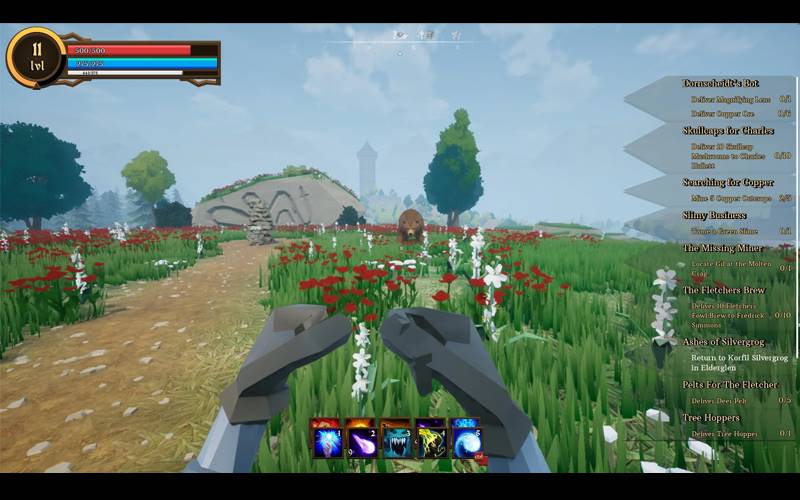Select the Dornscheidt's Bot quest entry
This screenshot has height=500, width=800.
pyautogui.click(x=720, y=83)
